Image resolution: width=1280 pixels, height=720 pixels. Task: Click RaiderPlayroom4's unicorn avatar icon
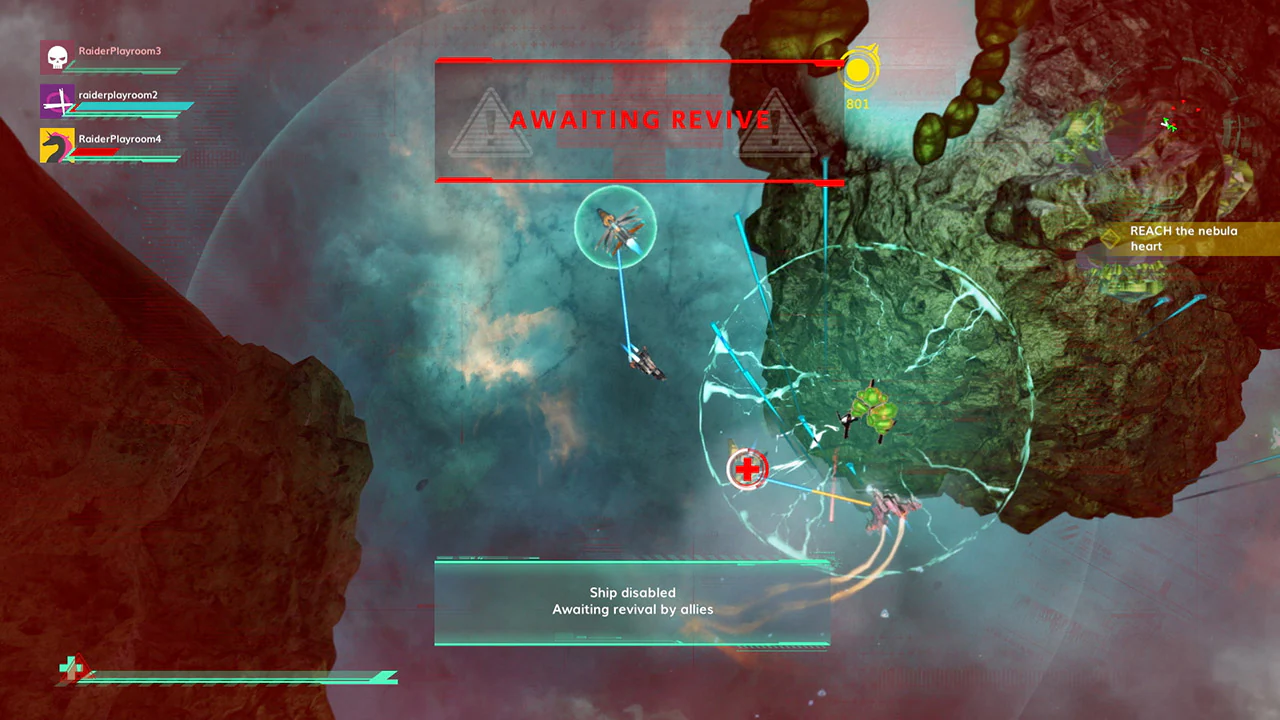pyautogui.click(x=58, y=145)
